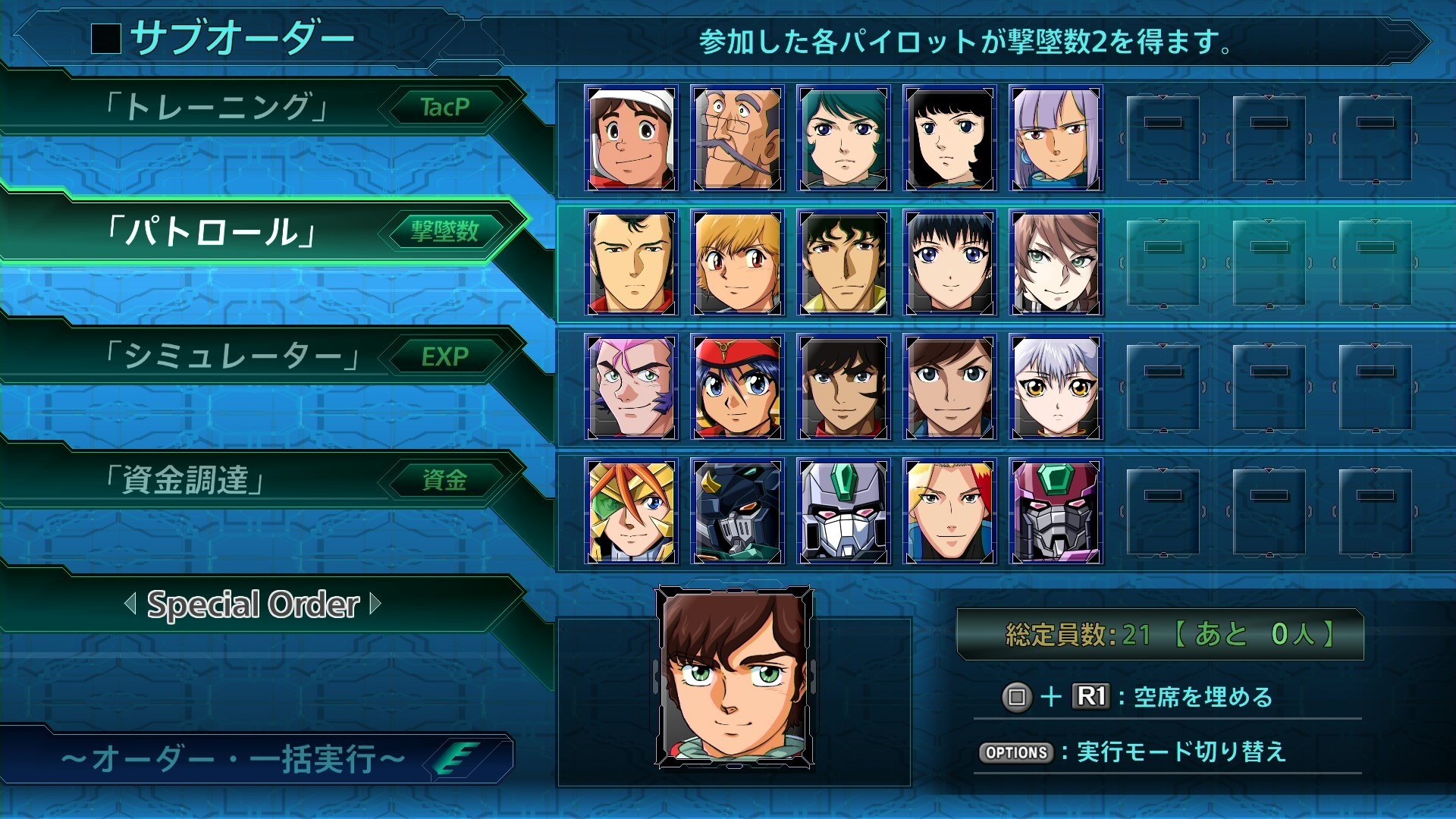Choose the purple robot with green crest
The image size is (1456, 819).
pos(1056,512)
